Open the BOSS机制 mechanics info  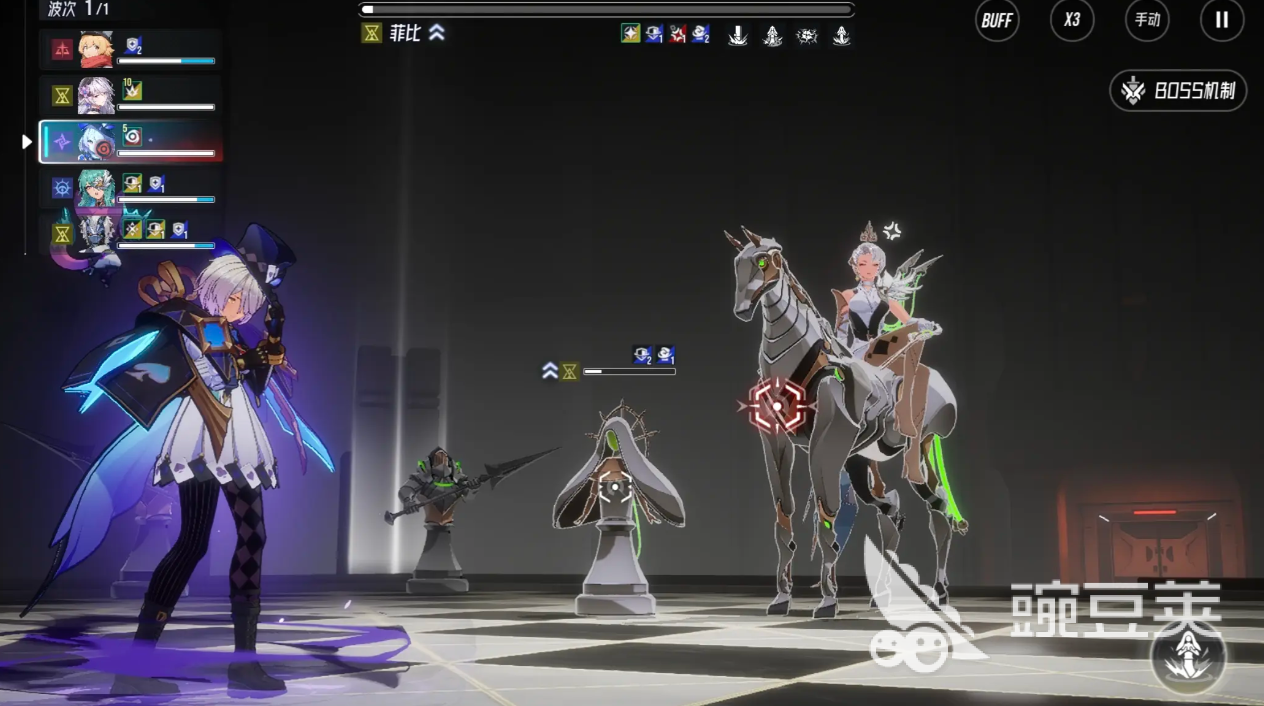(1179, 91)
